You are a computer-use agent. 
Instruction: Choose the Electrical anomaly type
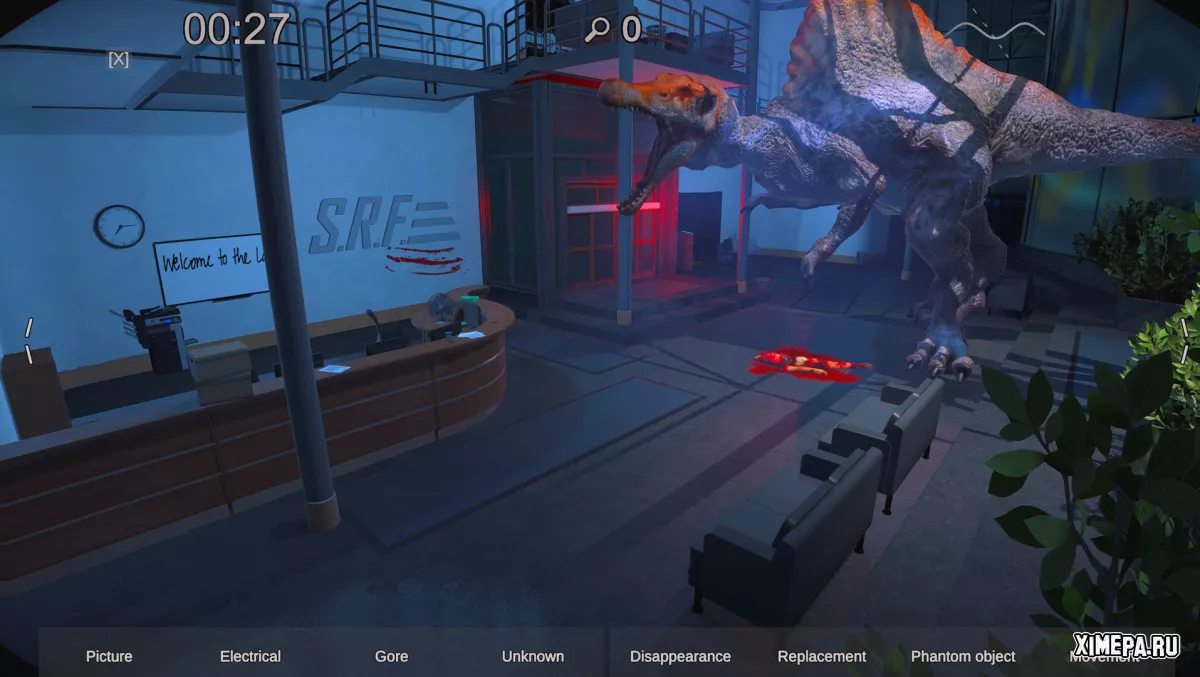pos(250,656)
